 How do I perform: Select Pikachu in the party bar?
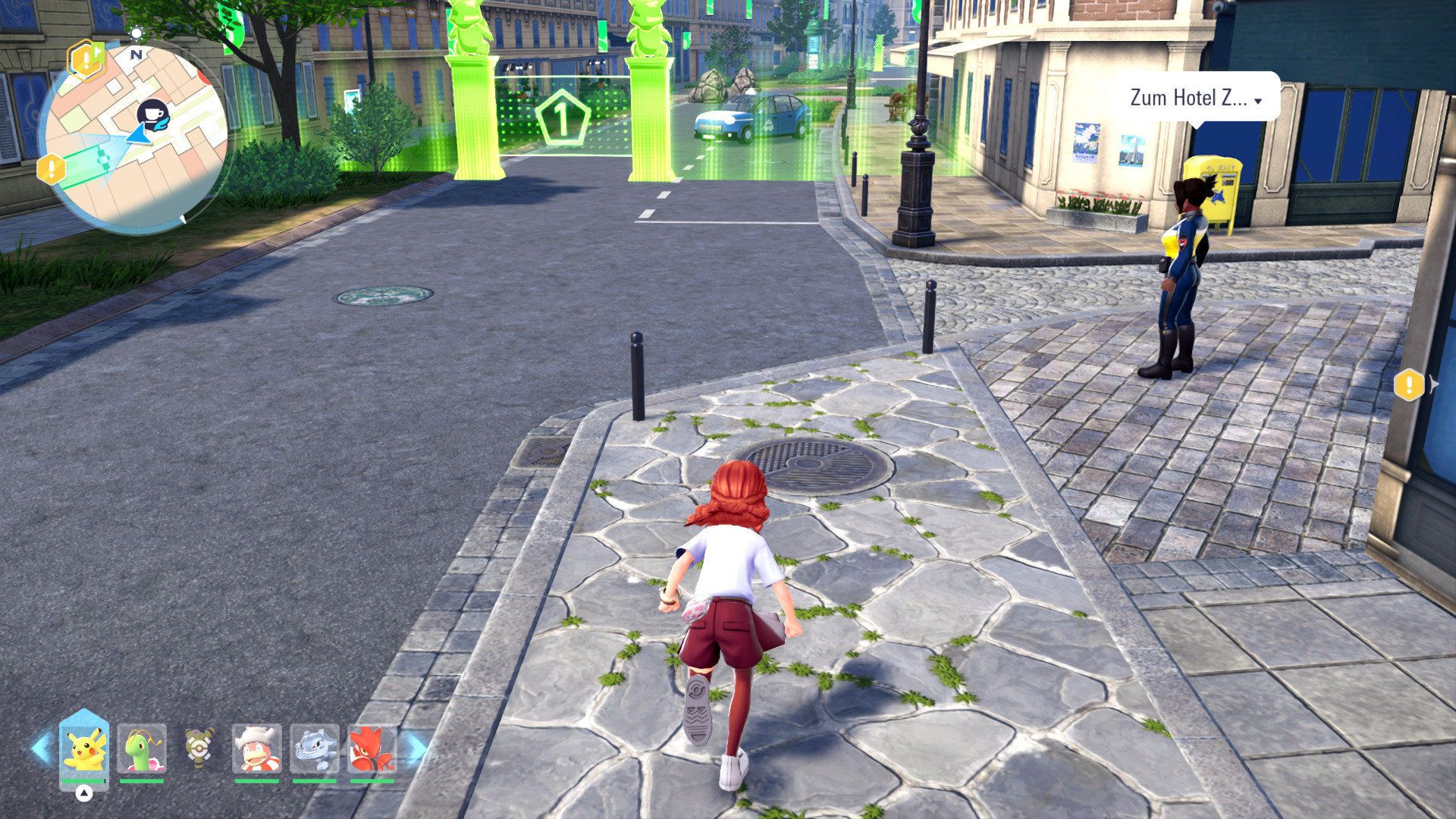coord(84,748)
